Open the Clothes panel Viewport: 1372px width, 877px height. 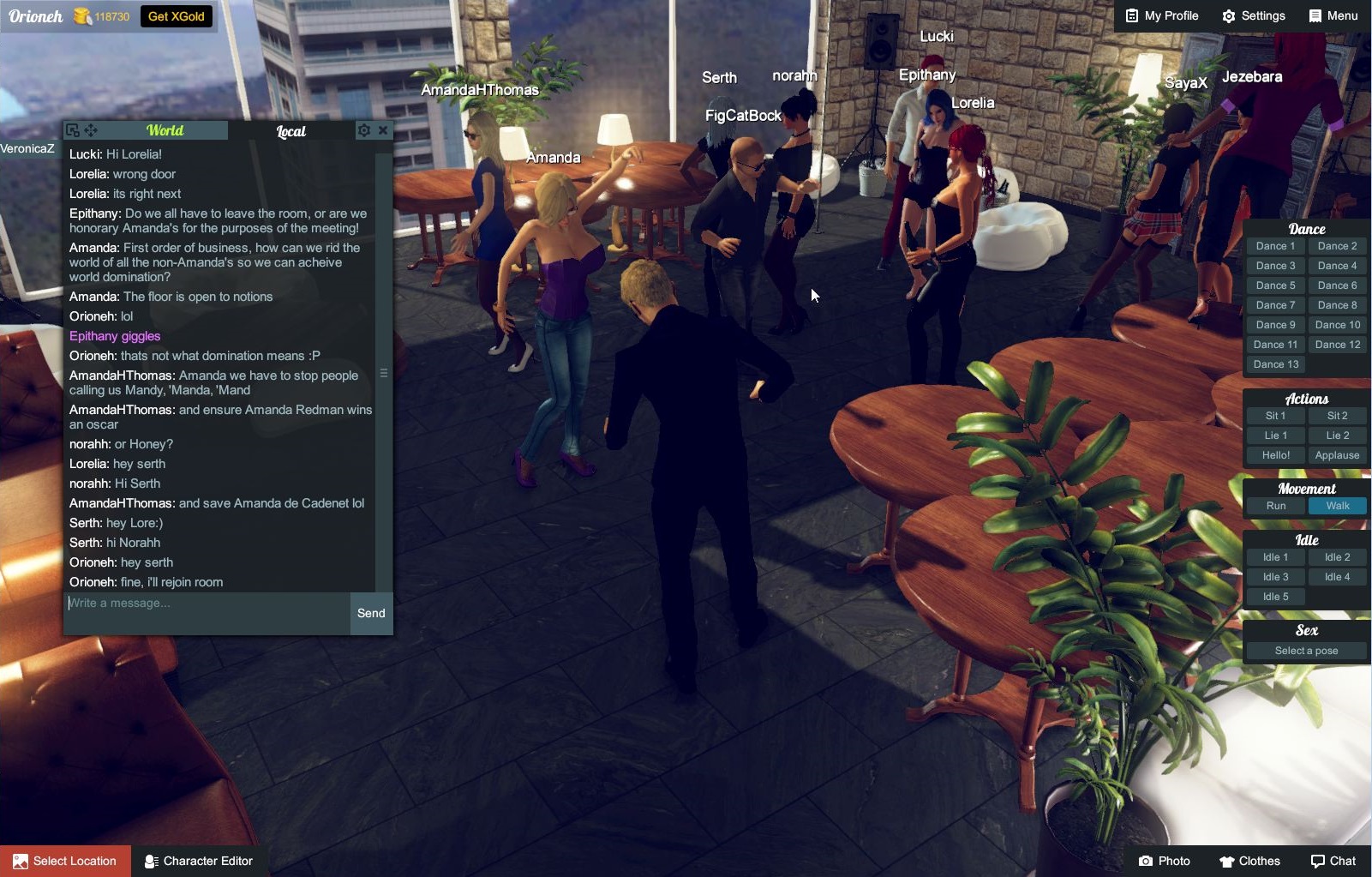click(x=1249, y=861)
